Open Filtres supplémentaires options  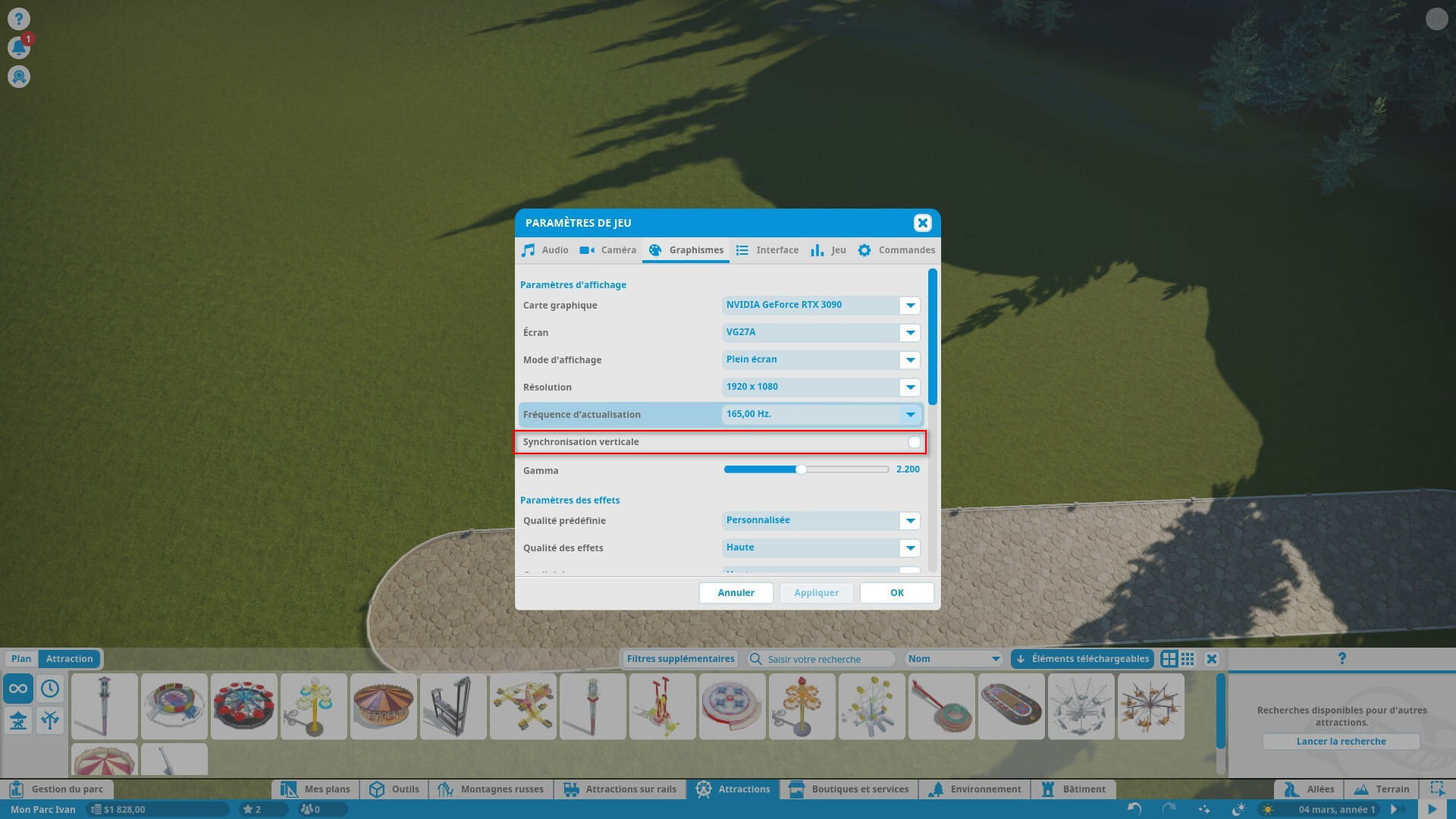pyautogui.click(x=680, y=659)
